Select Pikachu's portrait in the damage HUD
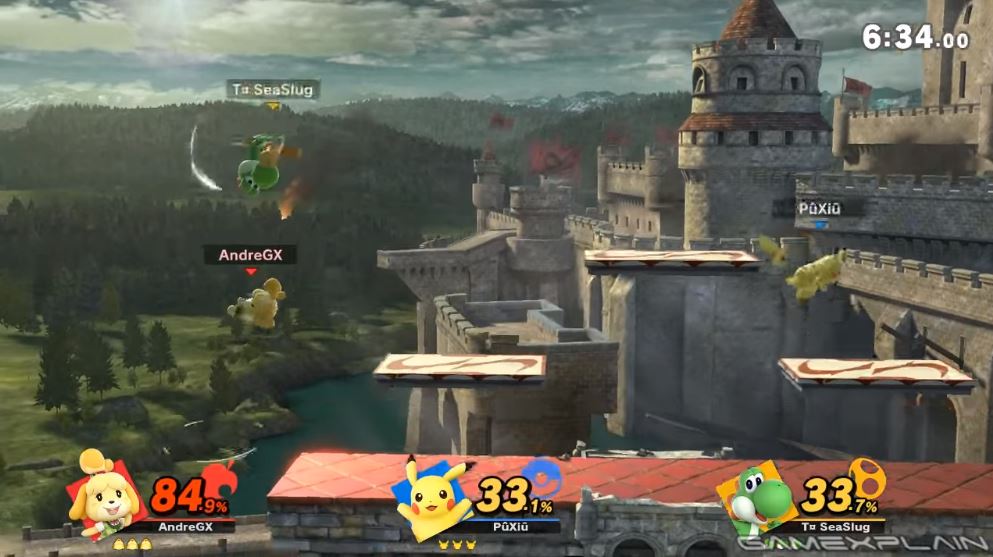 pos(429,495)
